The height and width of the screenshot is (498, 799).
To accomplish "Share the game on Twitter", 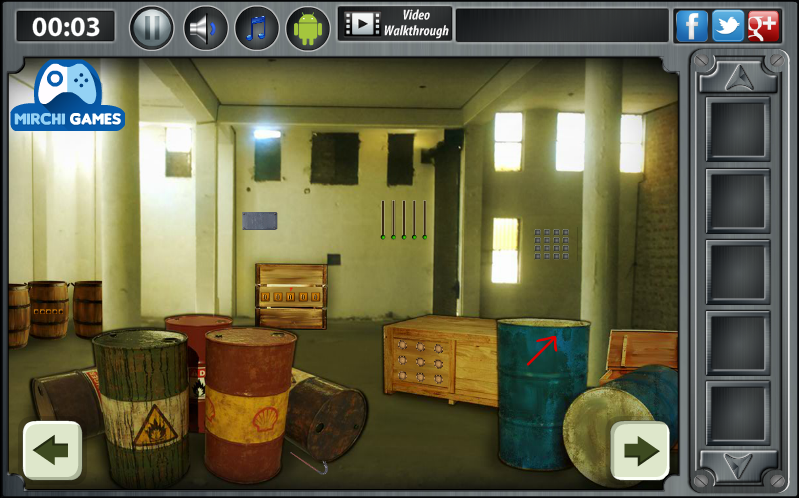I will pyautogui.click(x=727, y=26).
